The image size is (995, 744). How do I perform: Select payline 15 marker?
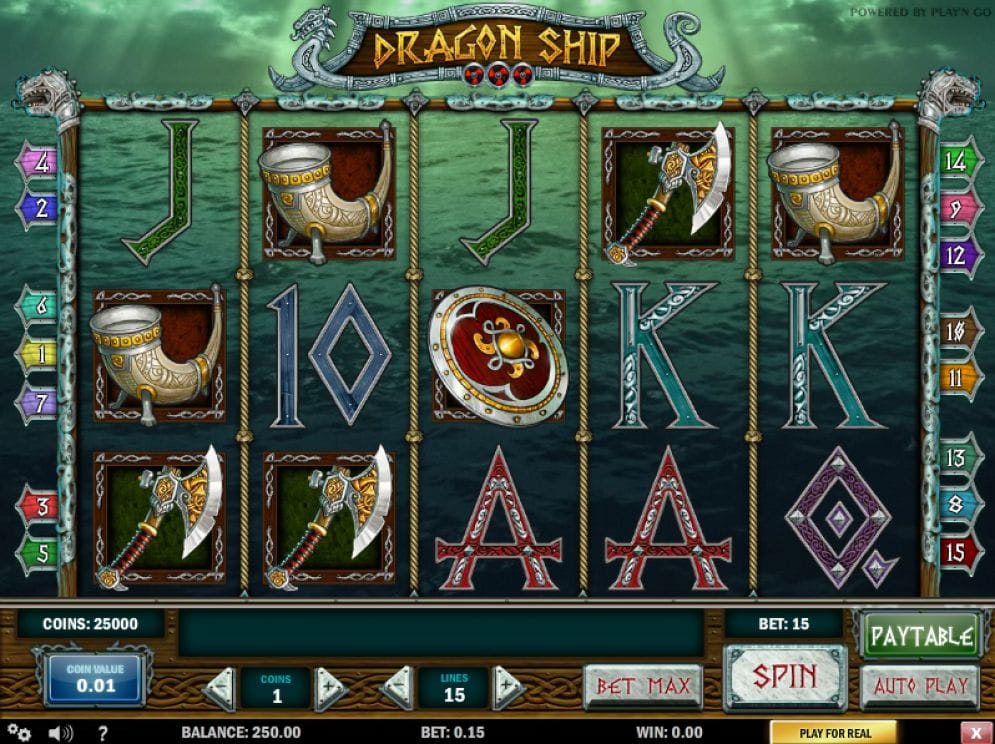click(x=957, y=551)
